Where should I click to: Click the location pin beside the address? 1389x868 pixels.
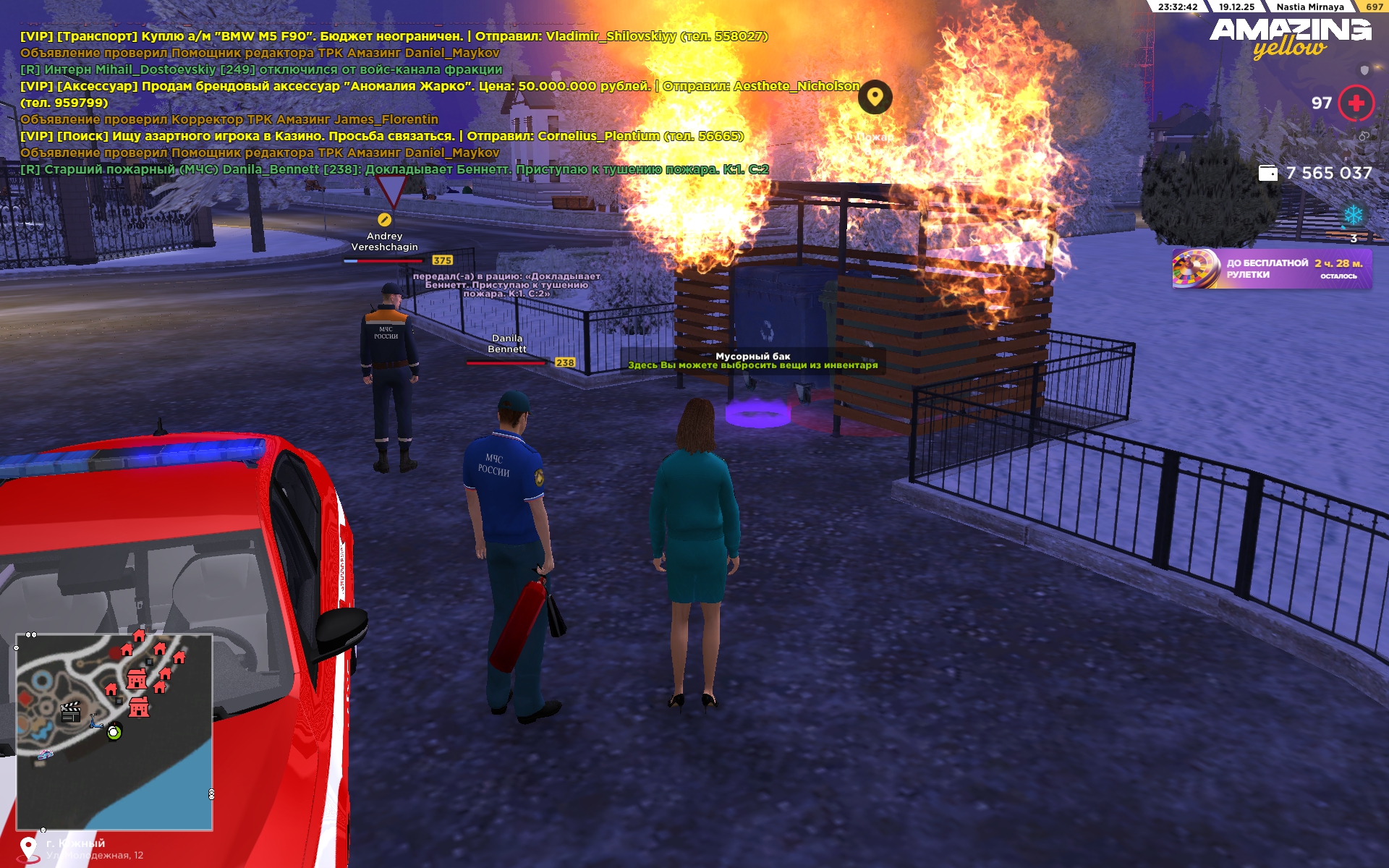(28, 848)
